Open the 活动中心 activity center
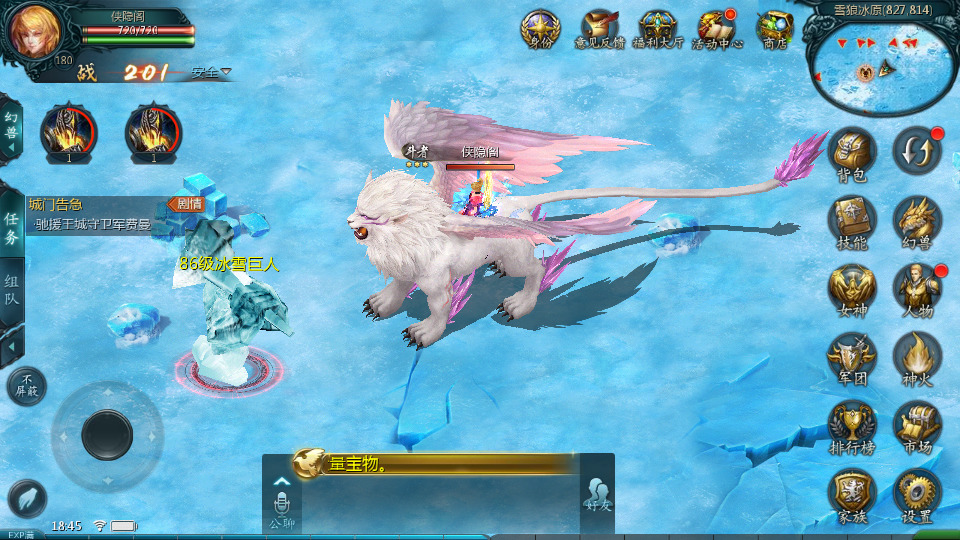The width and height of the screenshot is (960, 540). [716, 28]
